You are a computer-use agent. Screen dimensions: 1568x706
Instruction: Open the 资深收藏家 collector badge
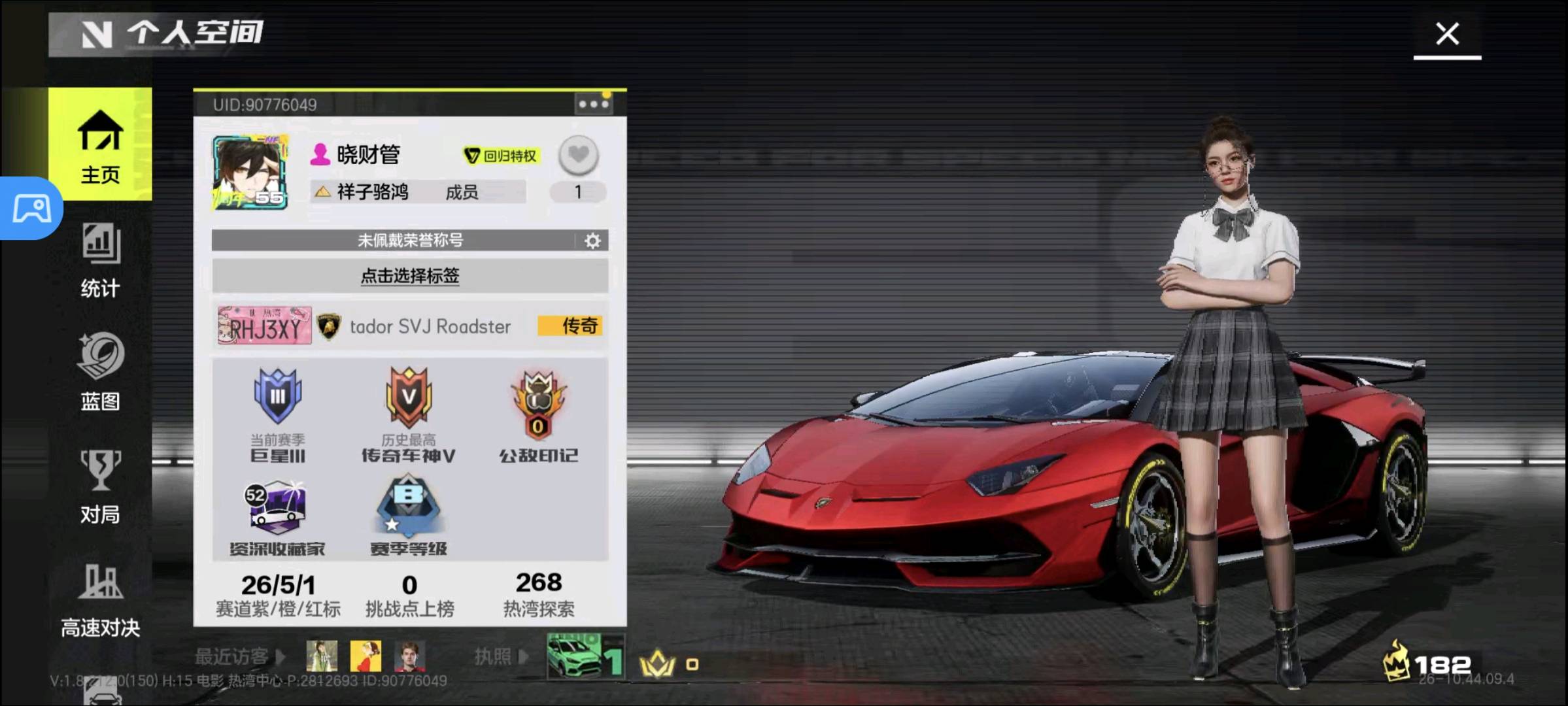[x=277, y=518]
